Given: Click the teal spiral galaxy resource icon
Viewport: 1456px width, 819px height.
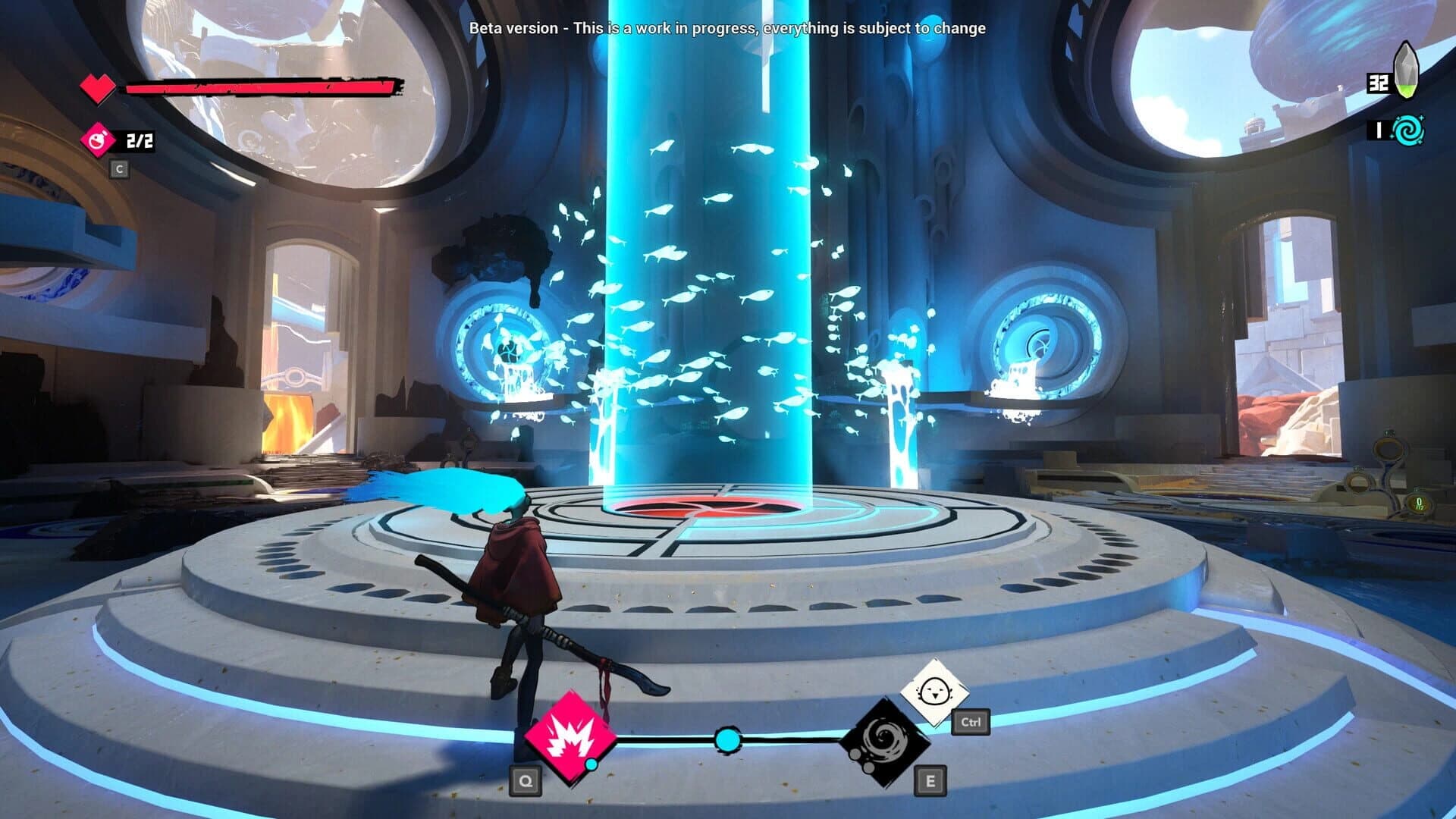Looking at the screenshot, I should (1407, 130).
